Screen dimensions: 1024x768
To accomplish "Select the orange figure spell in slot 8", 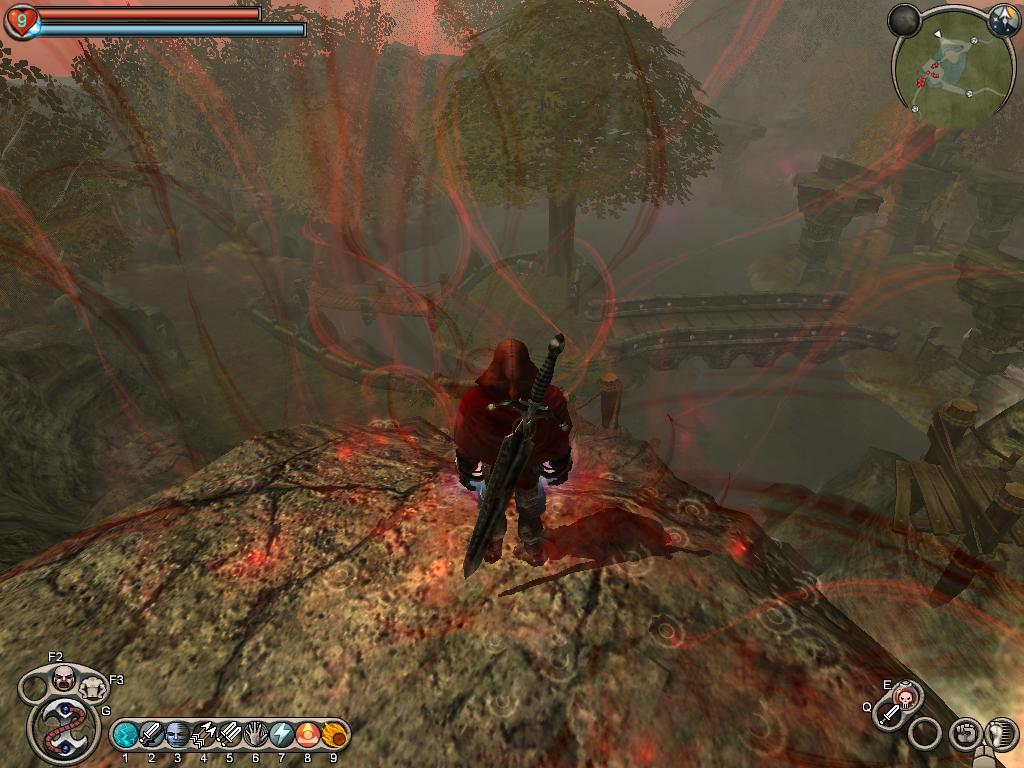I will tap(307, 735).
